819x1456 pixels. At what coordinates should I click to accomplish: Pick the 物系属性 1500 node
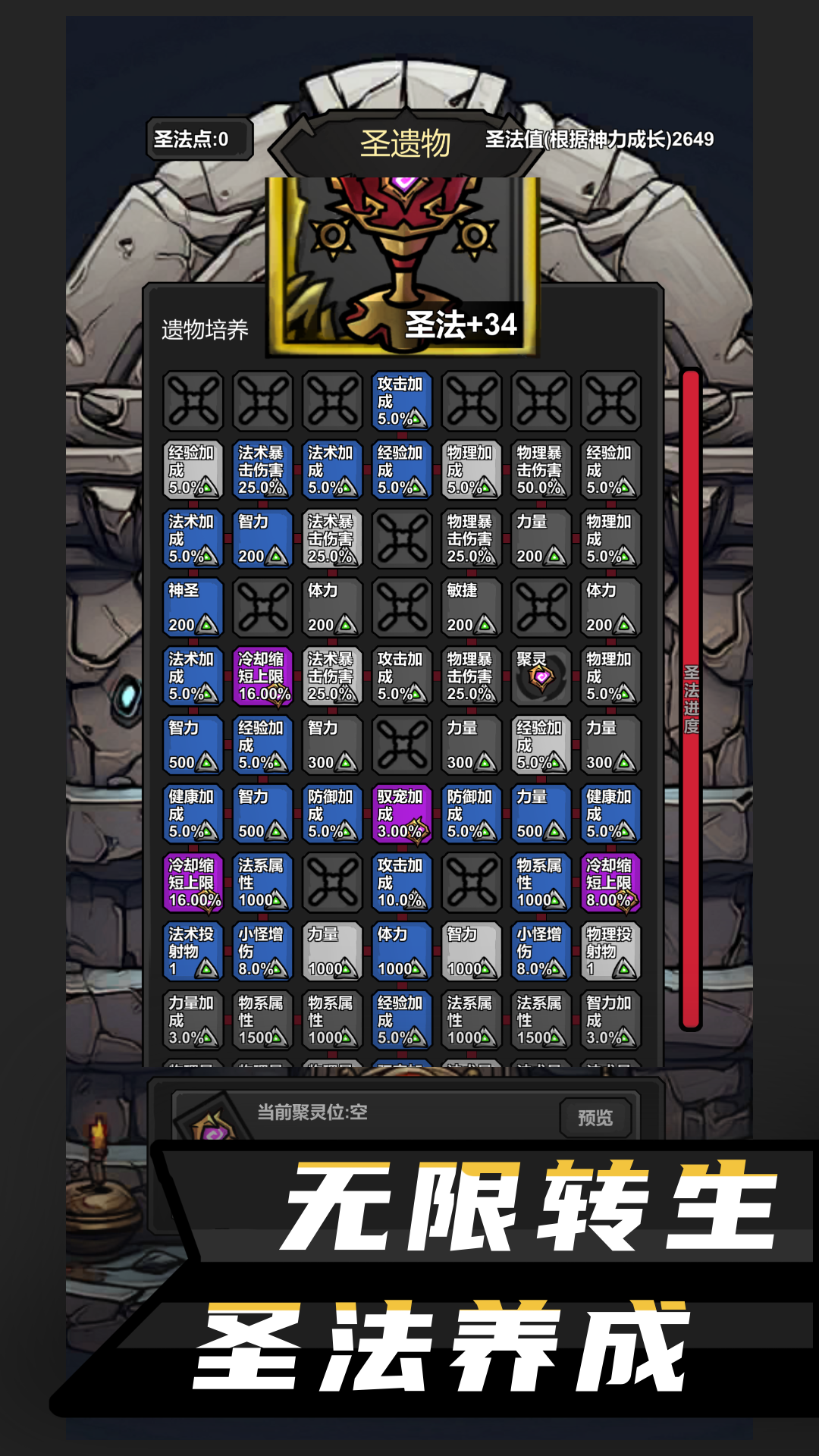point(262,1020)
